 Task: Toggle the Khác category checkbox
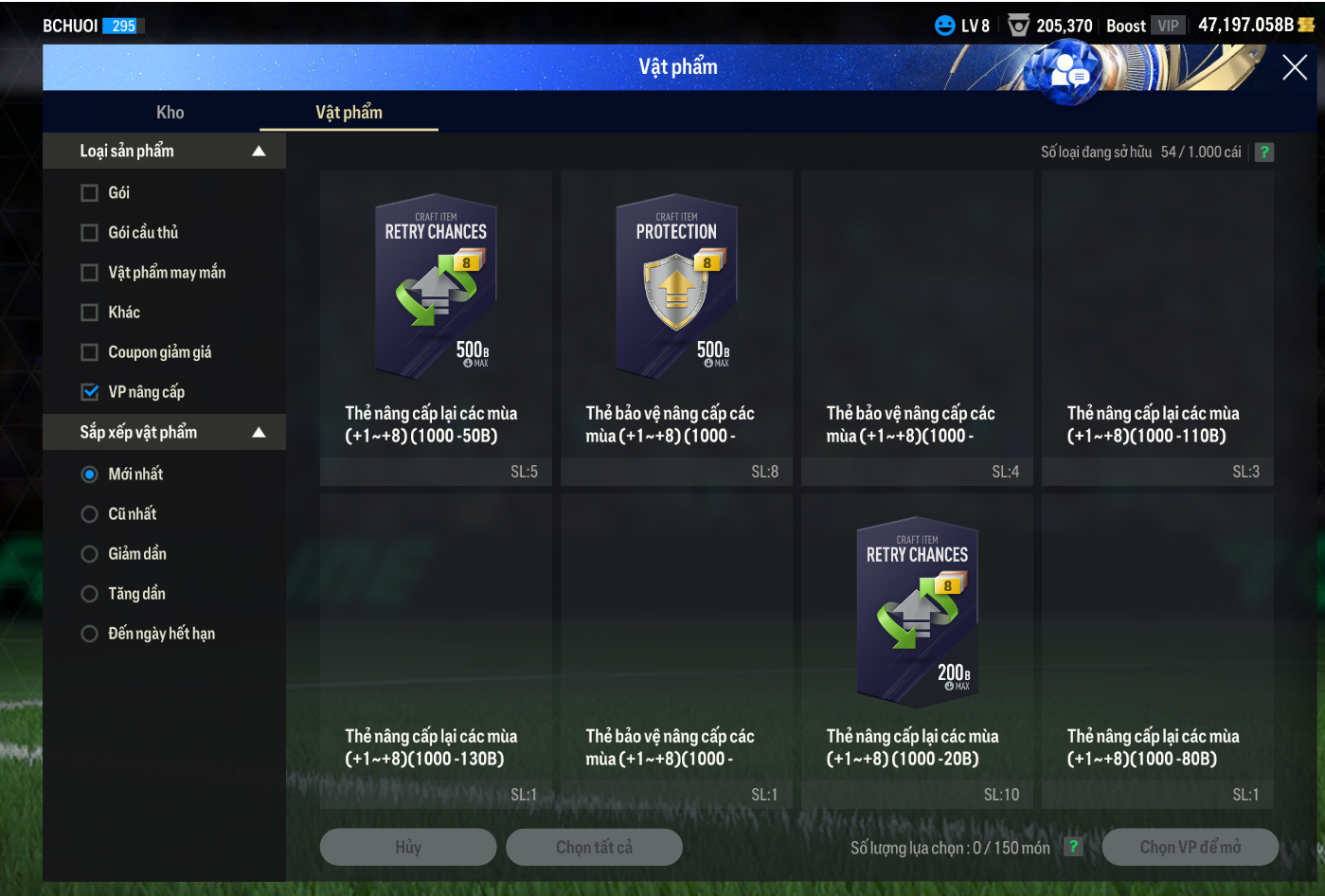90,313
